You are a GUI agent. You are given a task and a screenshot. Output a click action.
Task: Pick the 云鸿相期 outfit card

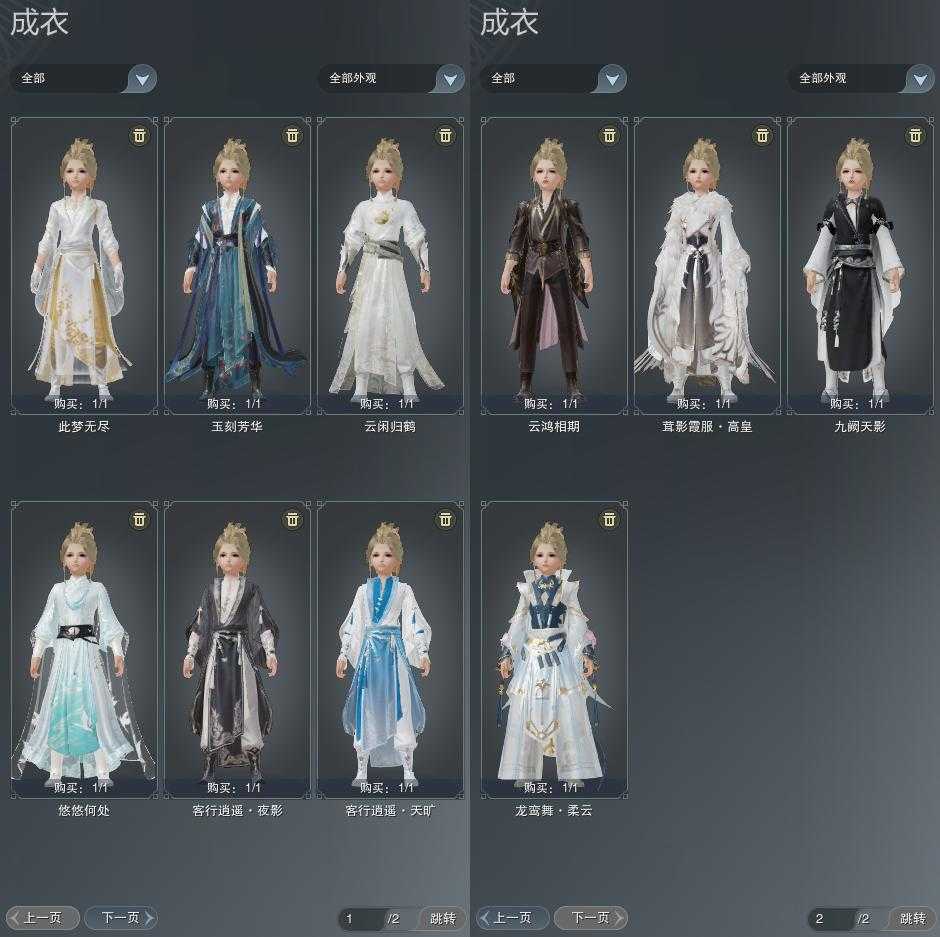tap(554, 265)
